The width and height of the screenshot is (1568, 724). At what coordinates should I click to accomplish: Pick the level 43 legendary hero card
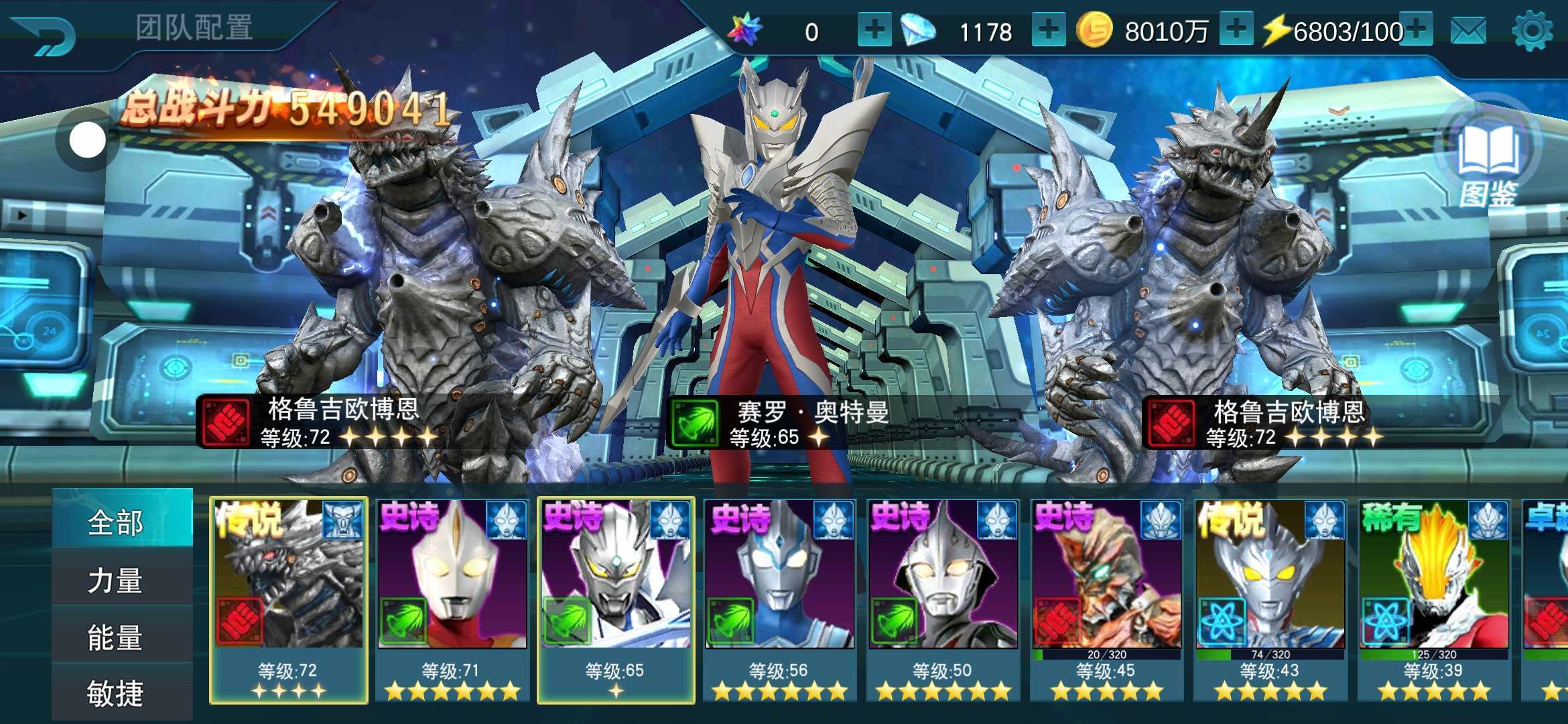[1270, 599]
